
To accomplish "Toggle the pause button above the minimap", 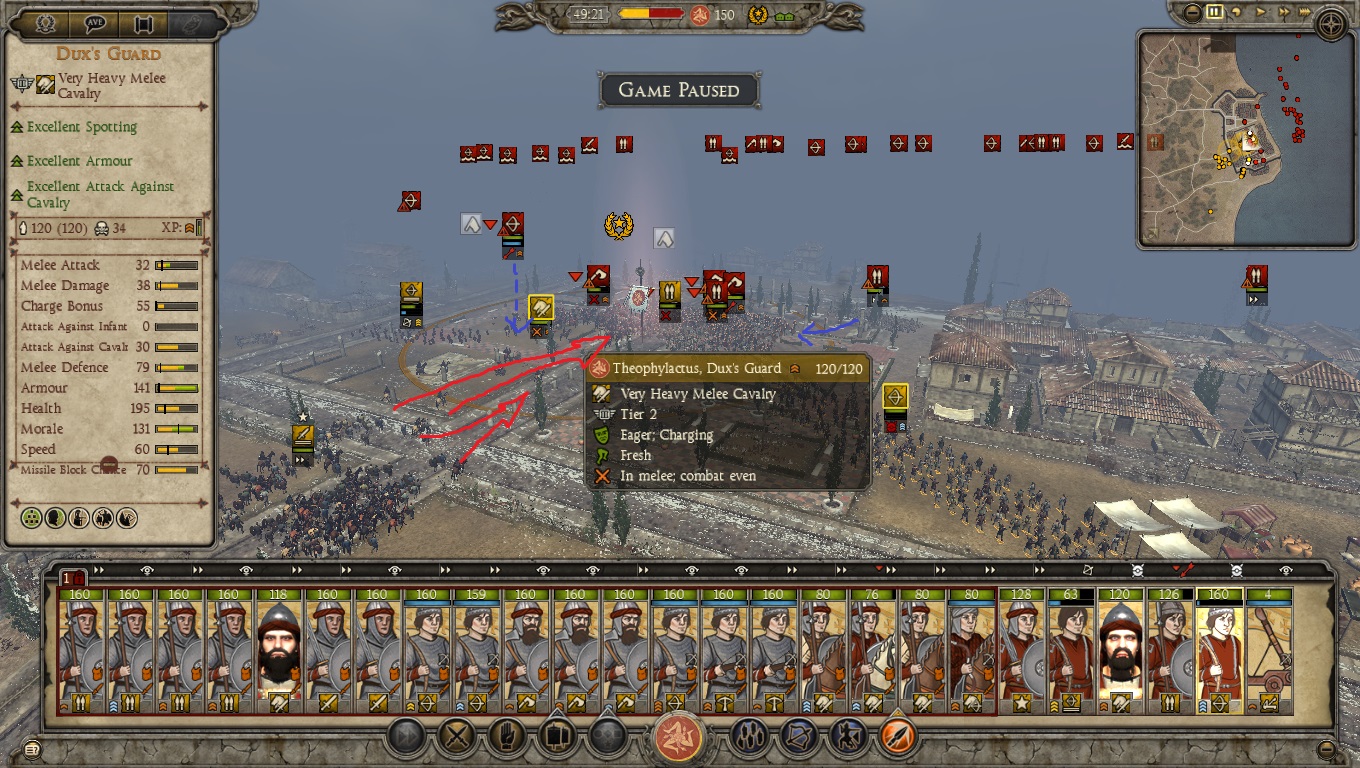I will pos(1215,13).
